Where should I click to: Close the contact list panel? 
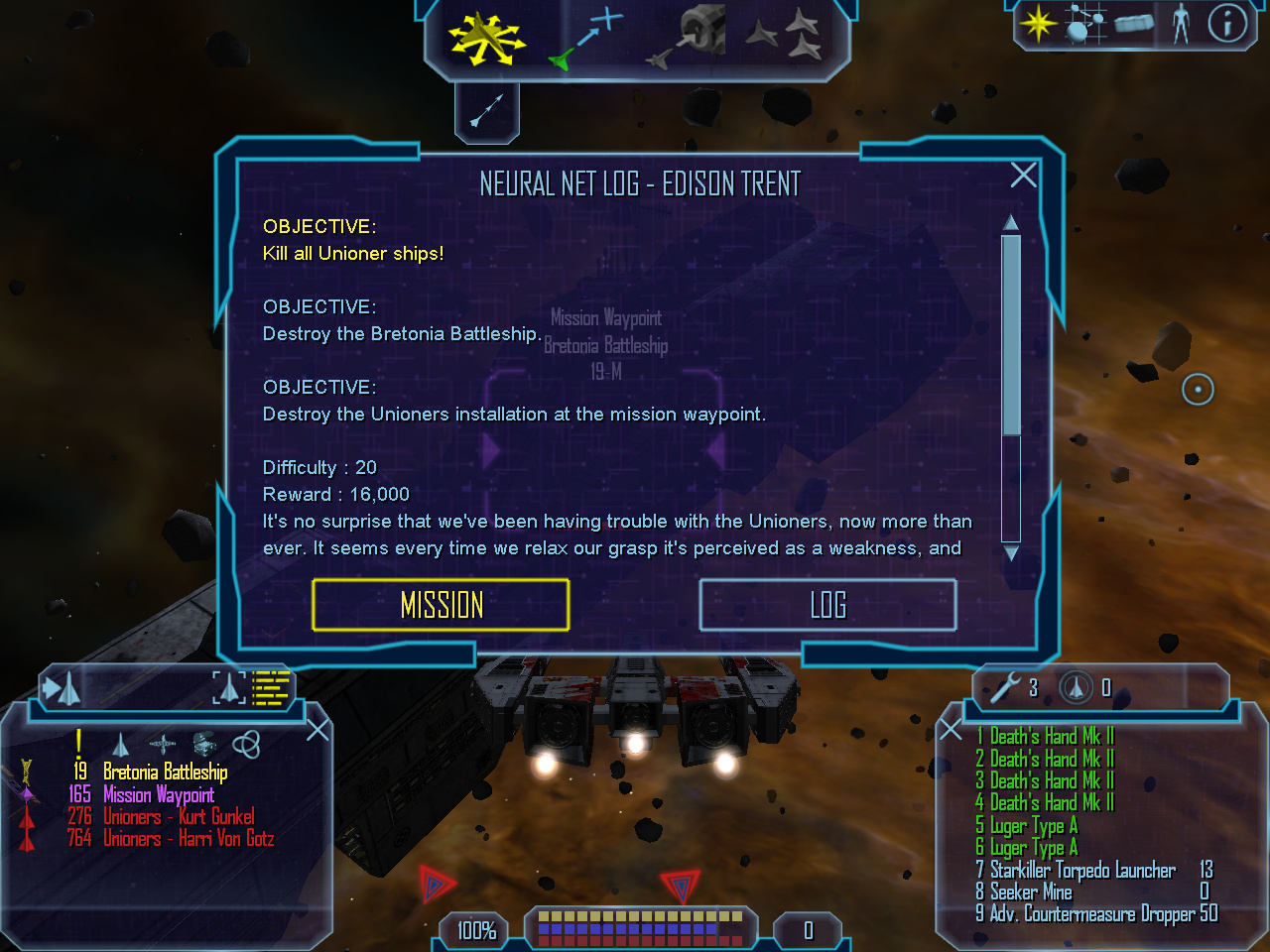click(317, 731)
